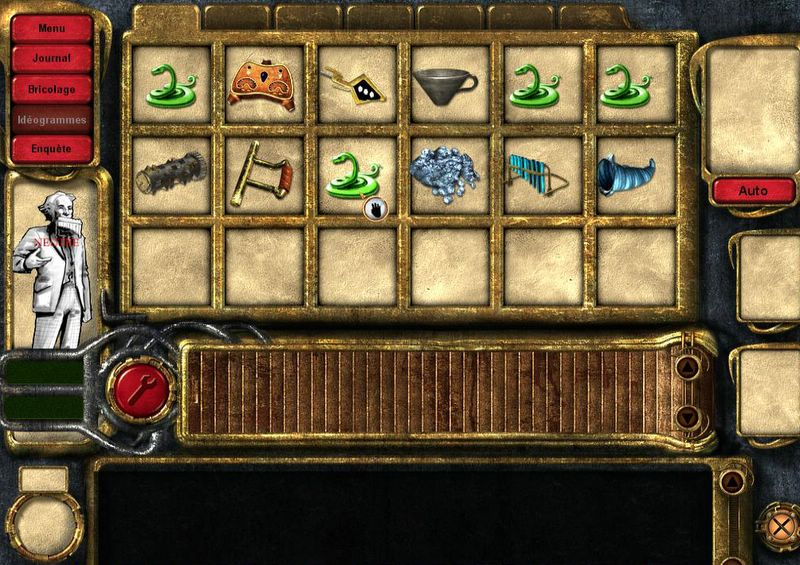Image resolution: width=800 pixels, height=565 pixels.
Task: Click the red Auto button
Action: [x=753, y=190]
